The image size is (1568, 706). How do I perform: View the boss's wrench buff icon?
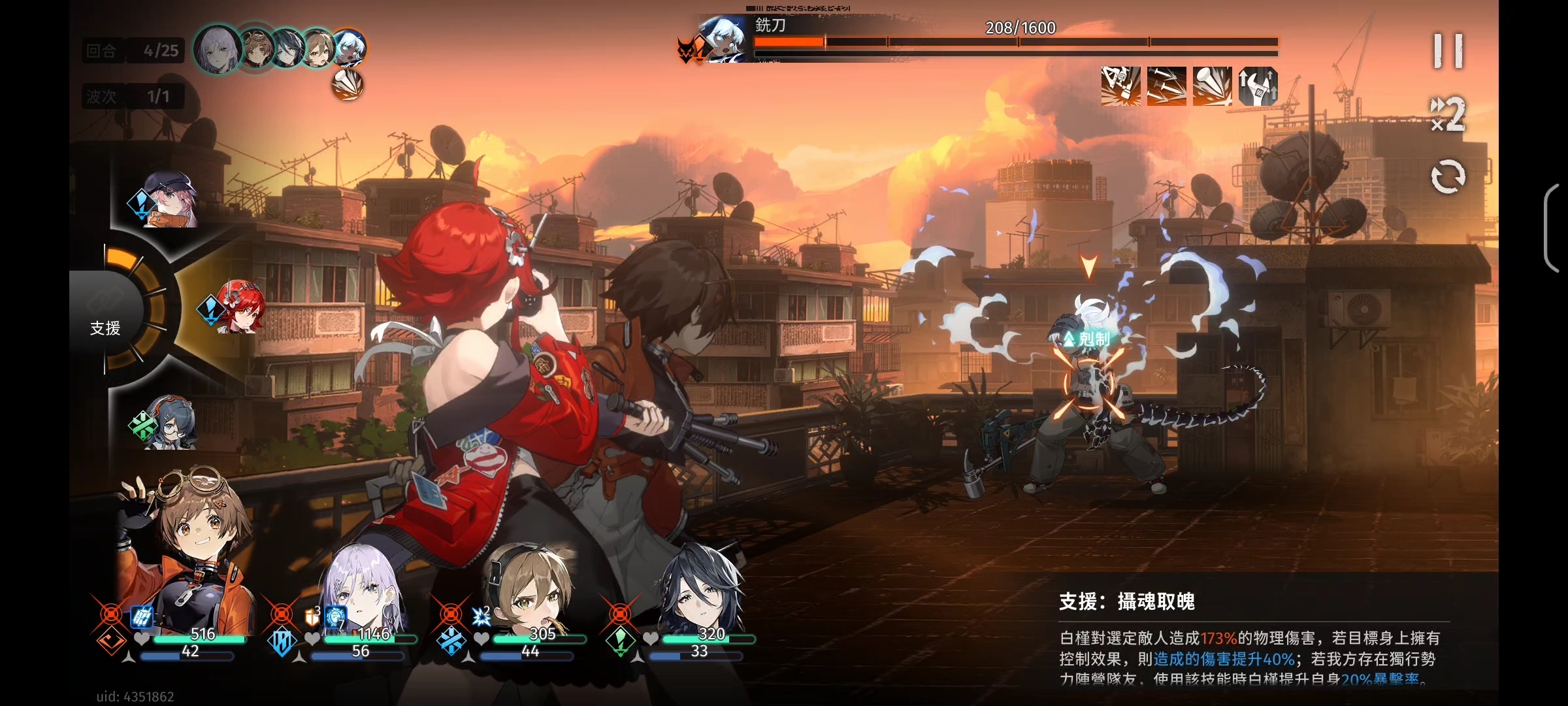point(1258,86)
